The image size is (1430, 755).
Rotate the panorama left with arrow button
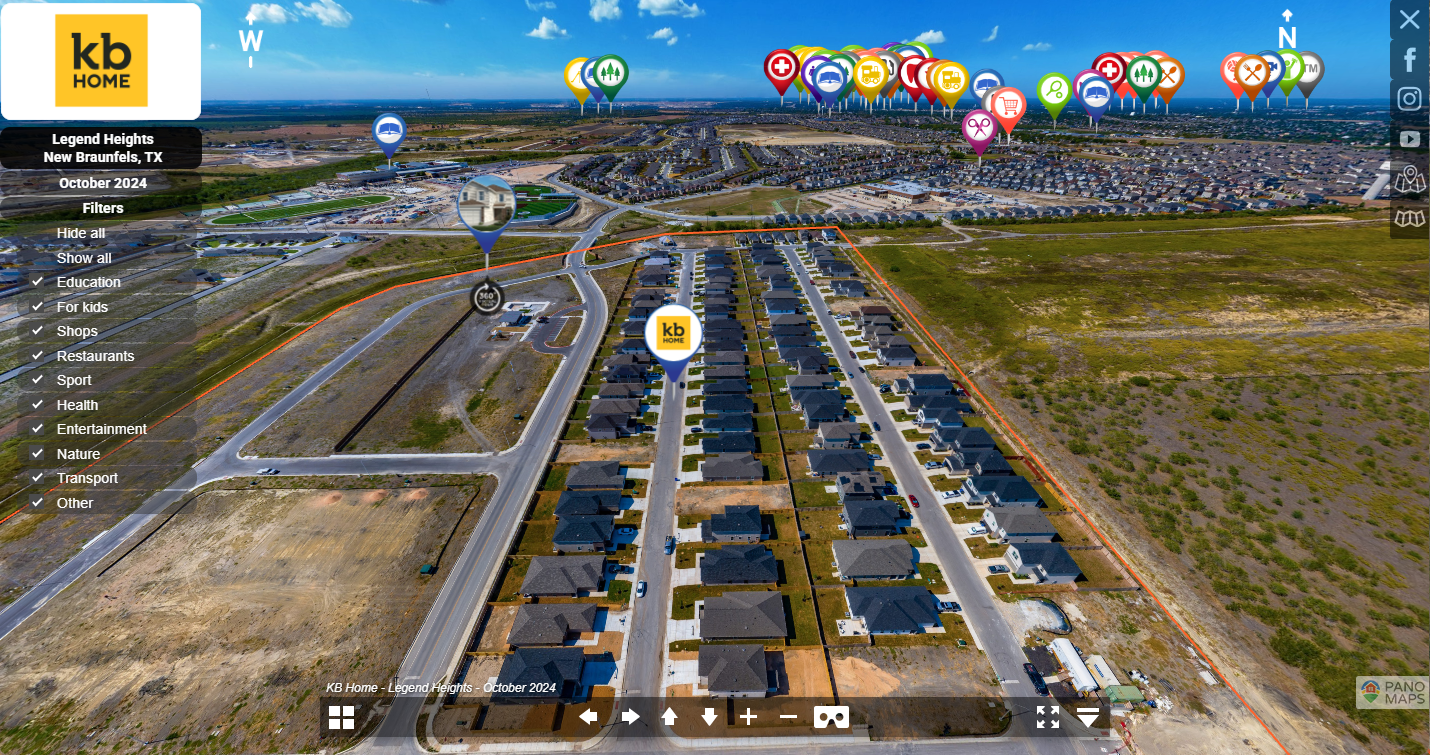click(x=589, y=717)
